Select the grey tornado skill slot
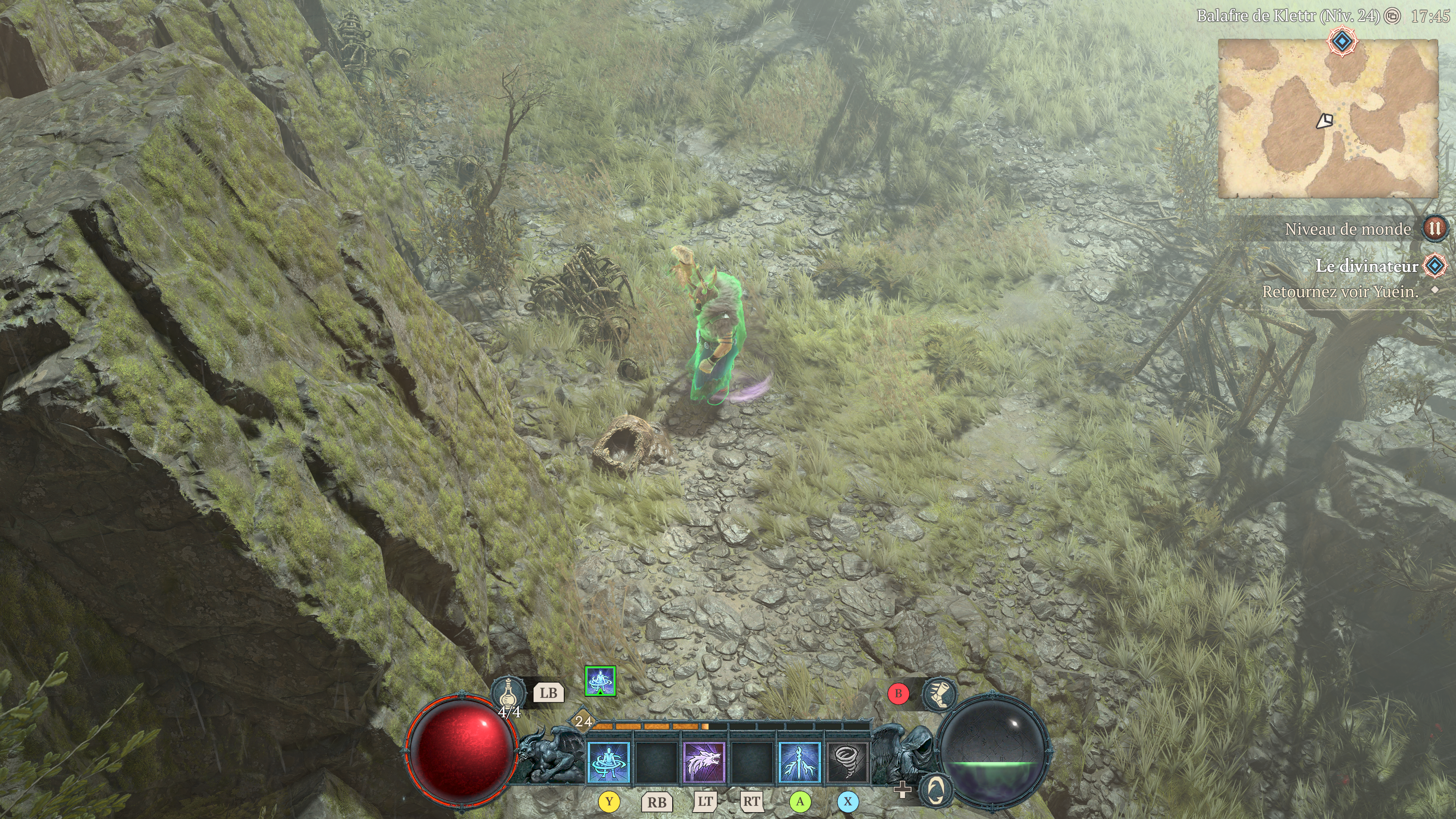The image size is (1456, 819). [847, 762]
